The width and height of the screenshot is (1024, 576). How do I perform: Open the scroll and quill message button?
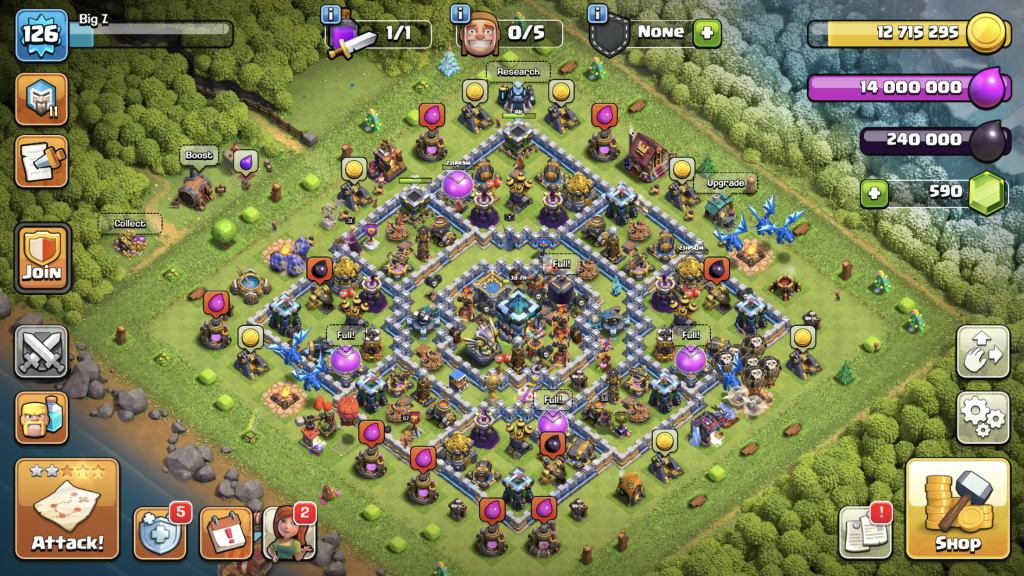[x=42, y=162]
